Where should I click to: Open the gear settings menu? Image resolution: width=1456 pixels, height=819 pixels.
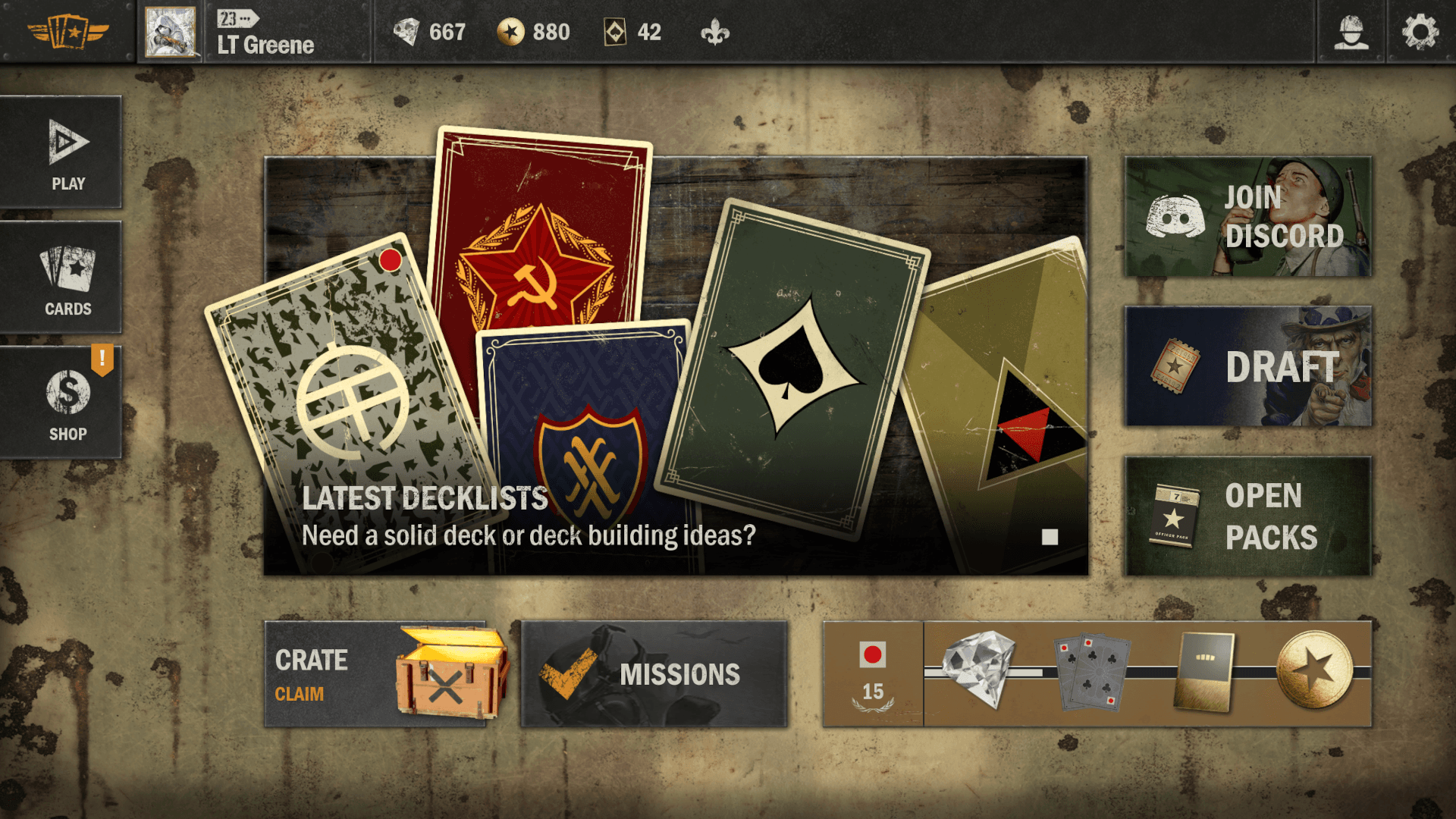[x=1420, y=32]
